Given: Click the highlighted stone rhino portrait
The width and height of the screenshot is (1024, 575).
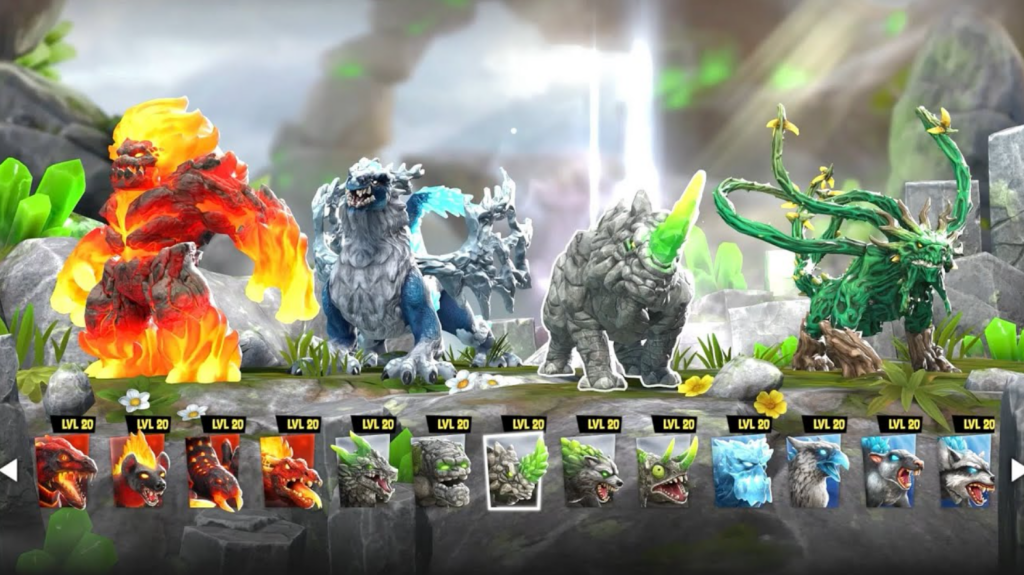Looking at the screenshot, I should [x=516, y=471].
